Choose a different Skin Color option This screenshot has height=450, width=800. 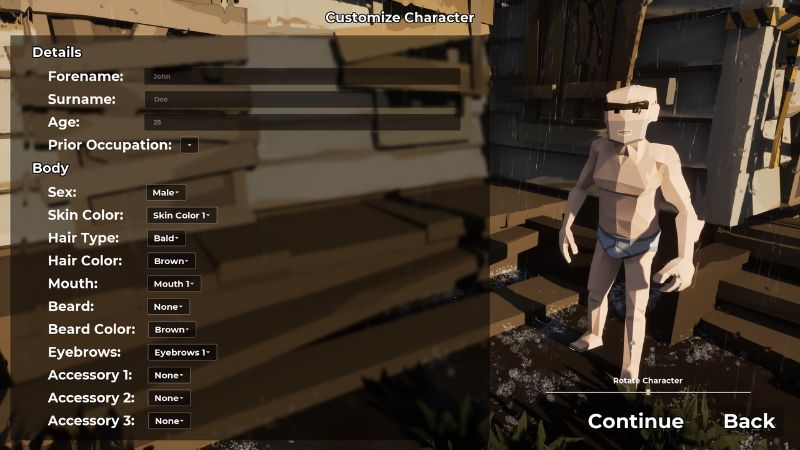[182, 215]
